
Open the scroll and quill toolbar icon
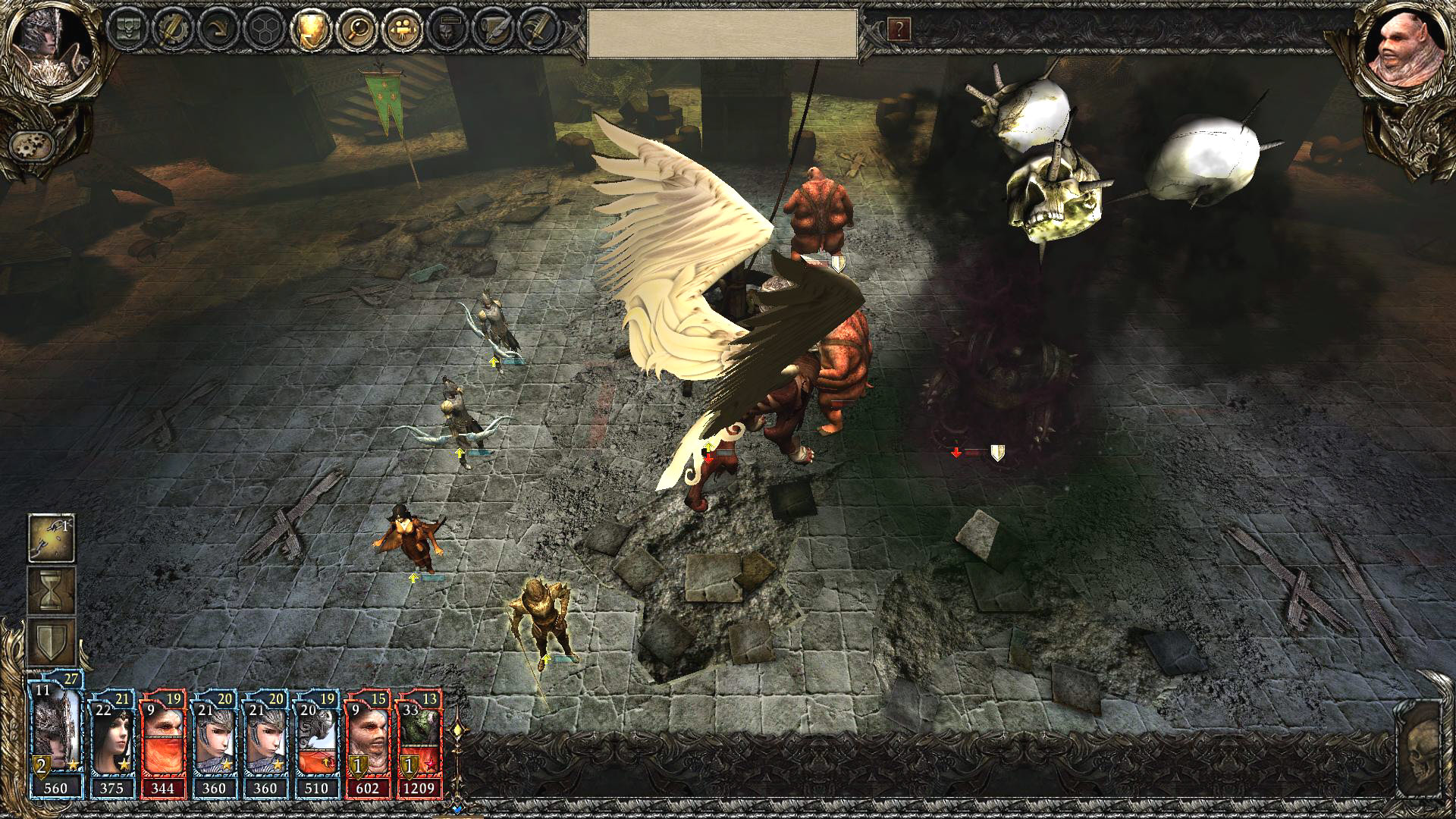click(x=493, y=29)
